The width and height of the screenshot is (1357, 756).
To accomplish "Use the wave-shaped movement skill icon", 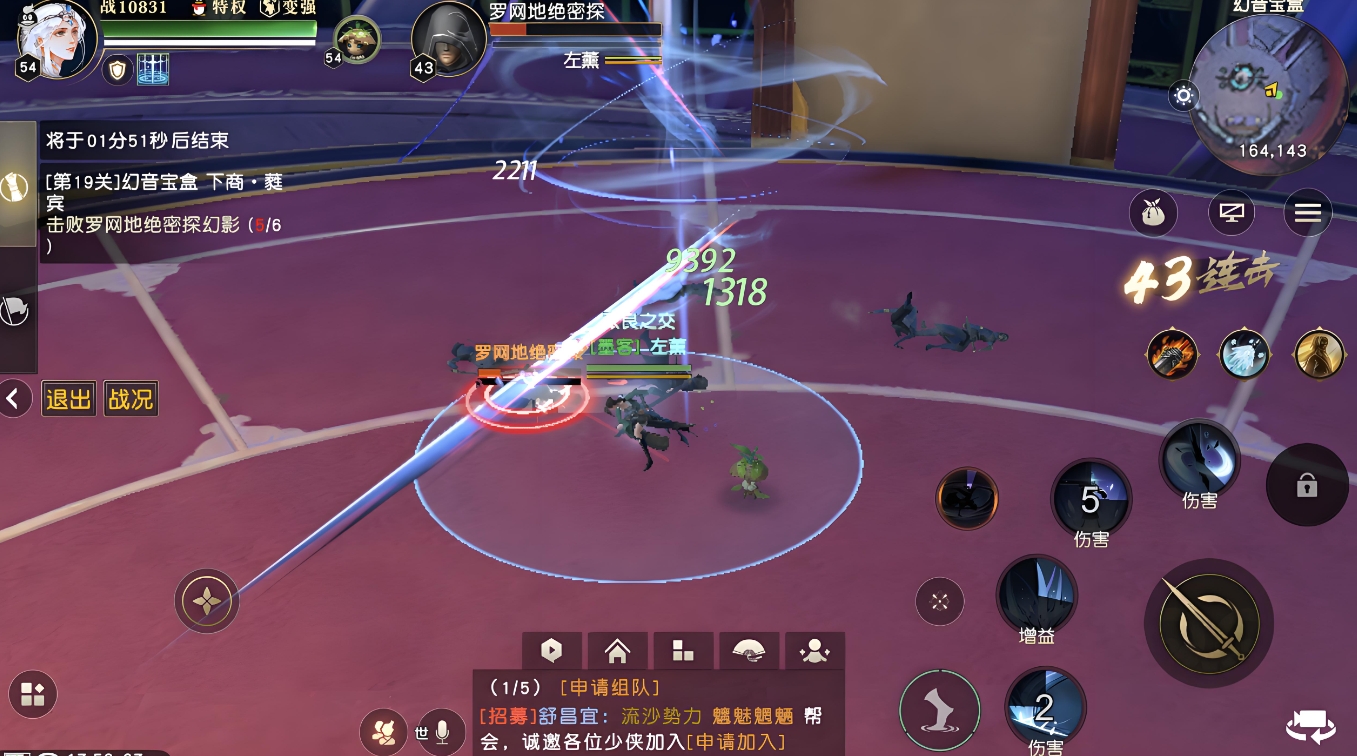I will click(939, 710).
